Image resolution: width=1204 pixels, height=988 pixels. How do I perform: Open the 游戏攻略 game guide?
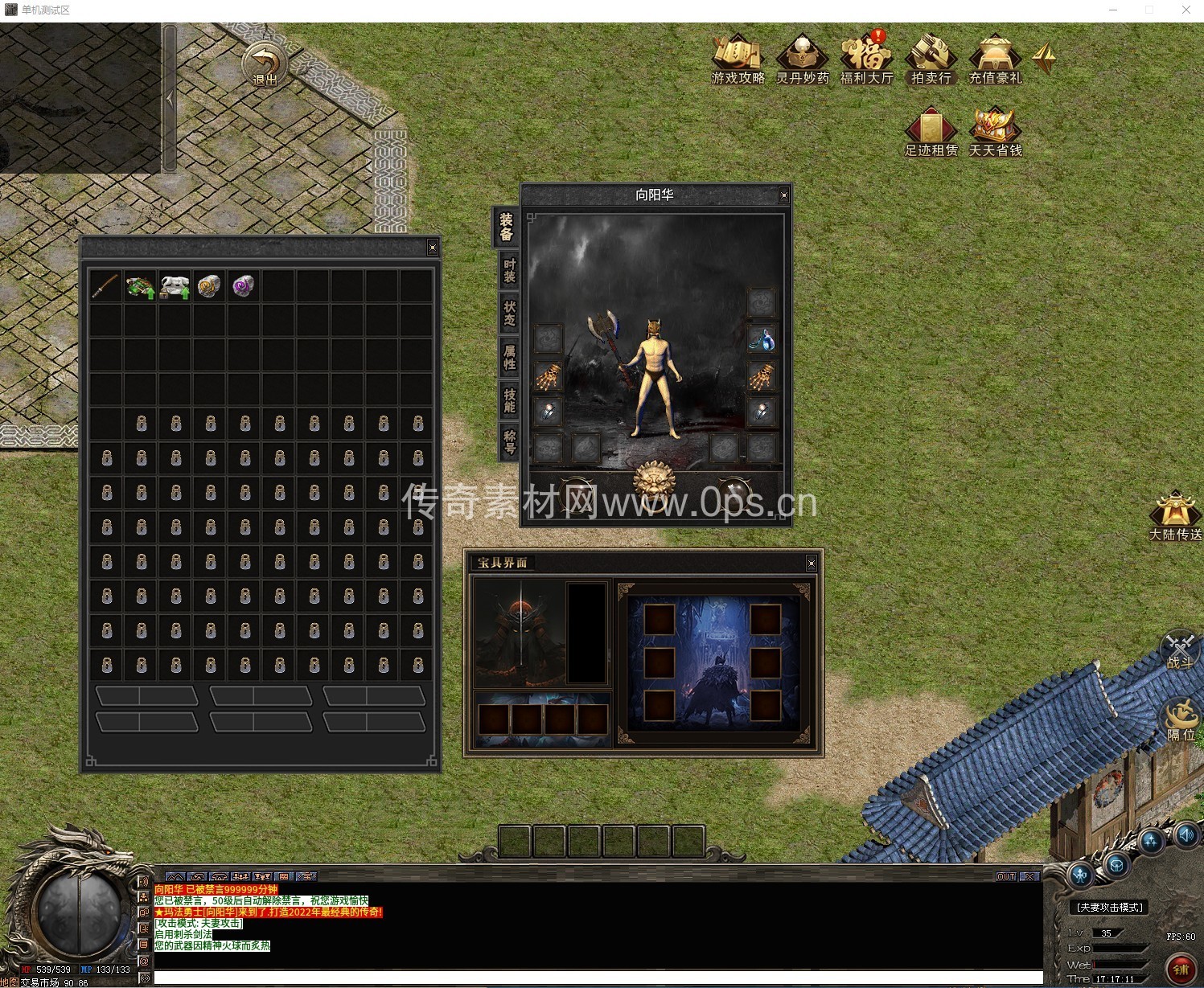(x=738, y=59)
